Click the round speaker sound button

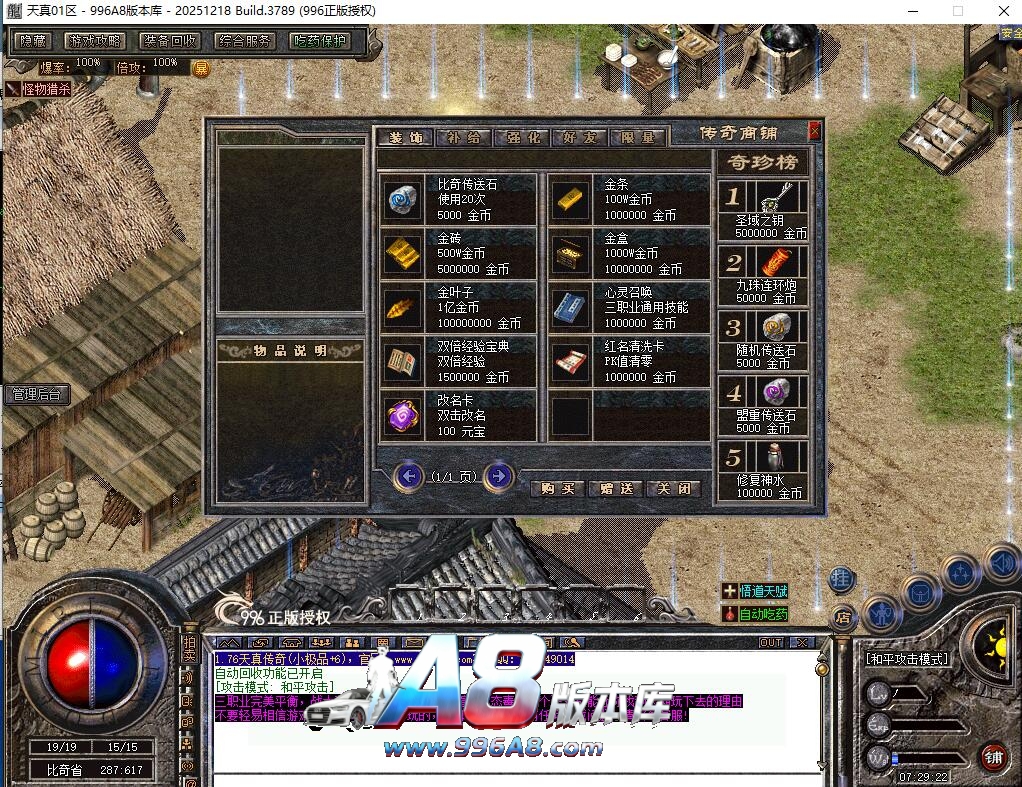1001,563
